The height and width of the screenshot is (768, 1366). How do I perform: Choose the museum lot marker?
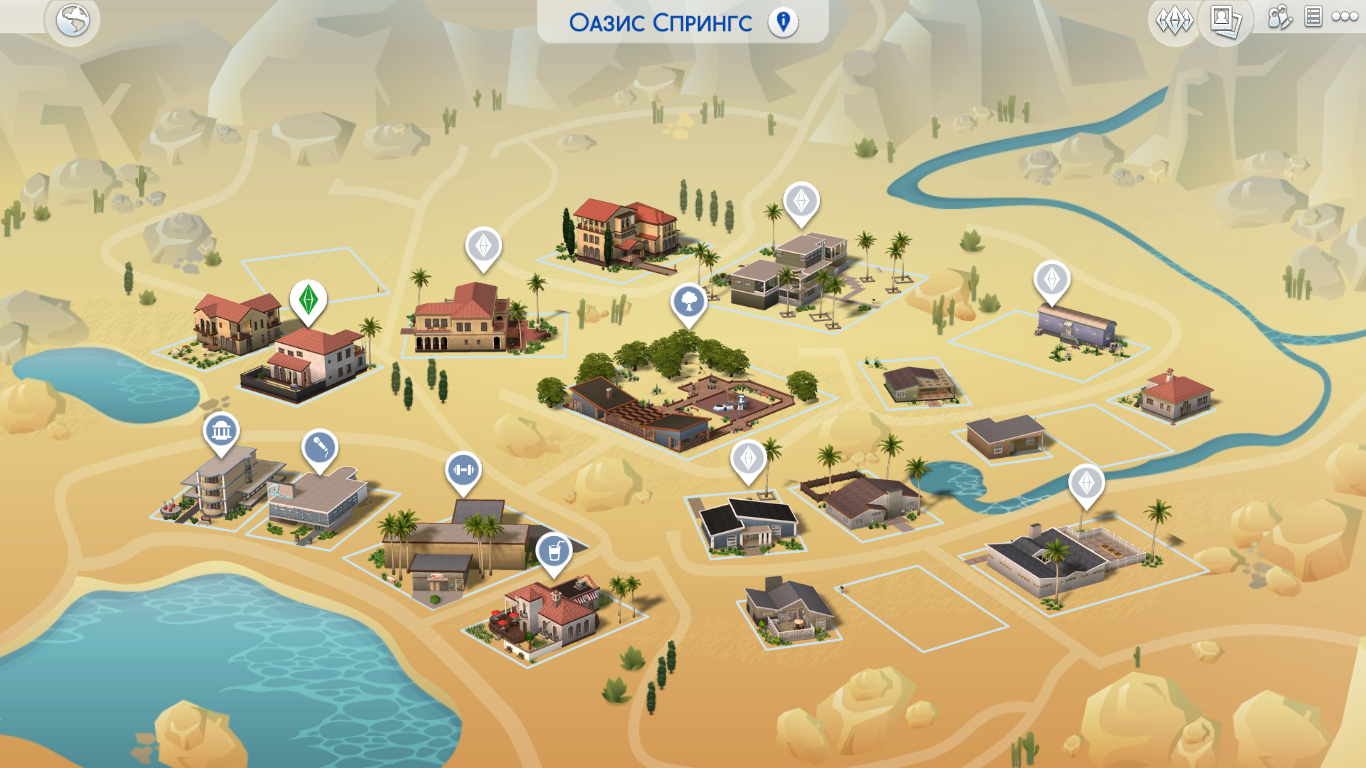221,432
